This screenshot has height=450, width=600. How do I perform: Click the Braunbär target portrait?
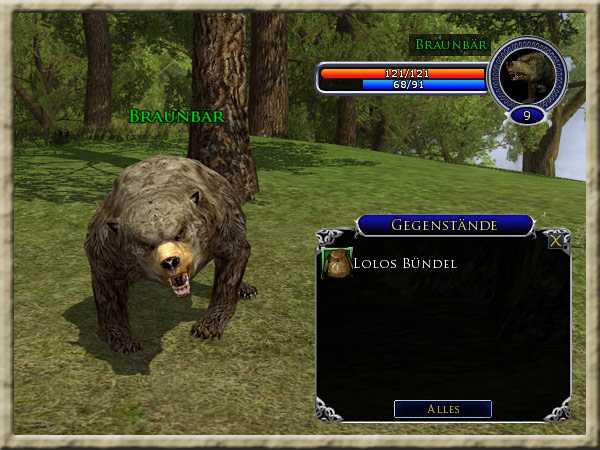(x=526, y=74)
